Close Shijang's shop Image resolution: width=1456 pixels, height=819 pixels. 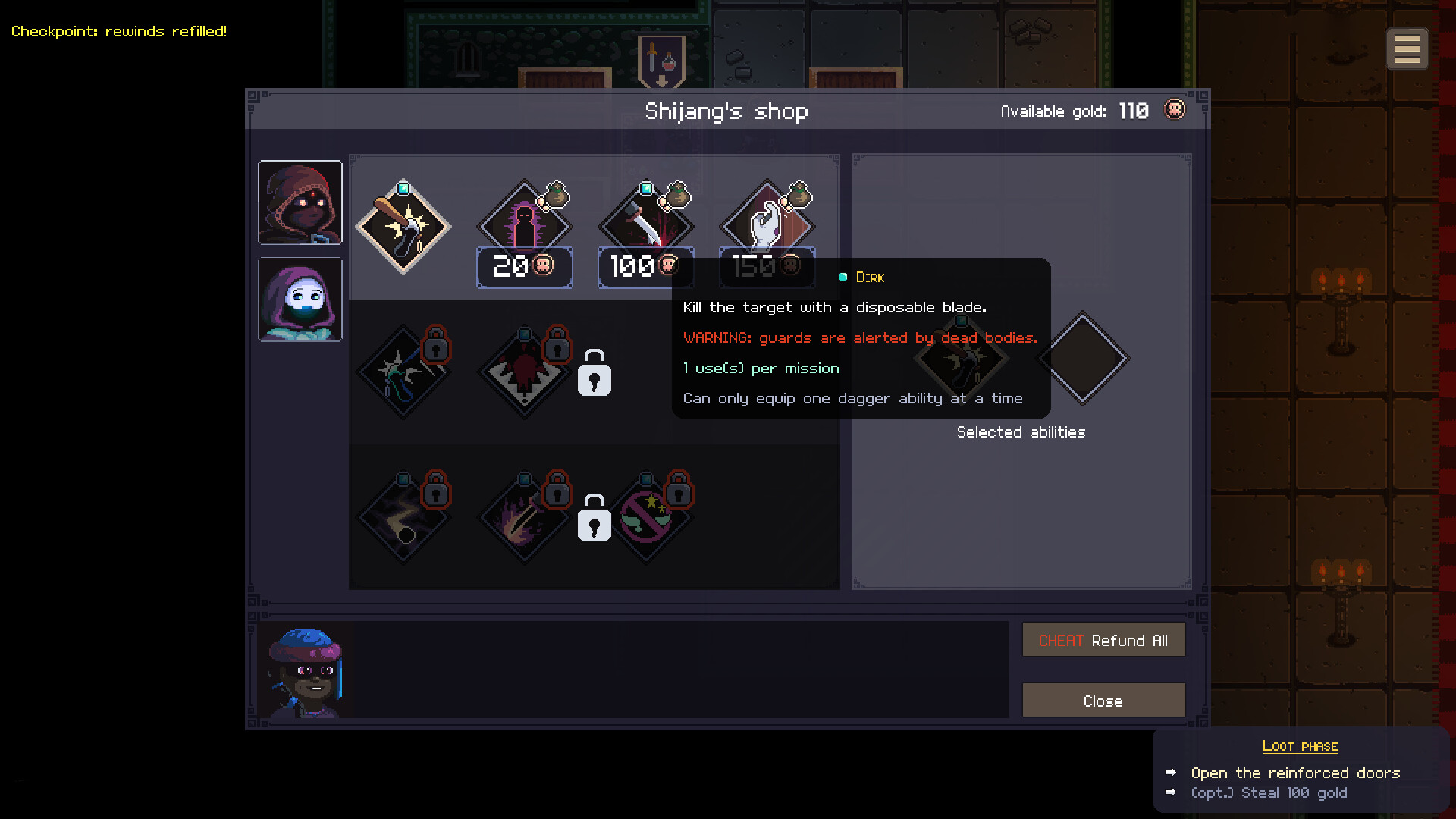1103,700
